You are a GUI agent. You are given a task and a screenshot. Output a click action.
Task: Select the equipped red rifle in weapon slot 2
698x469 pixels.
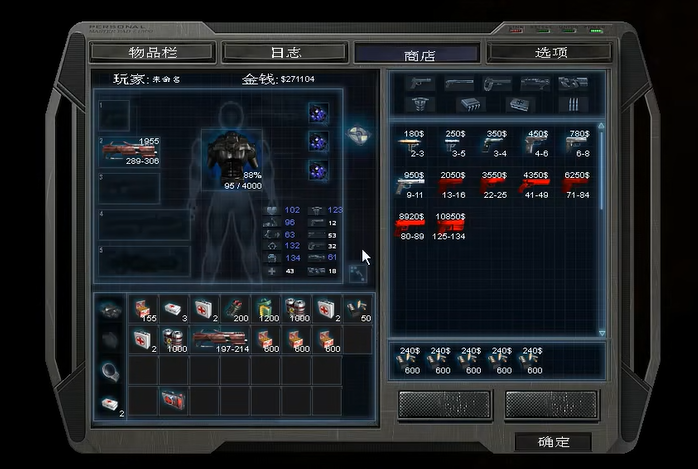[x=130, y=150]
